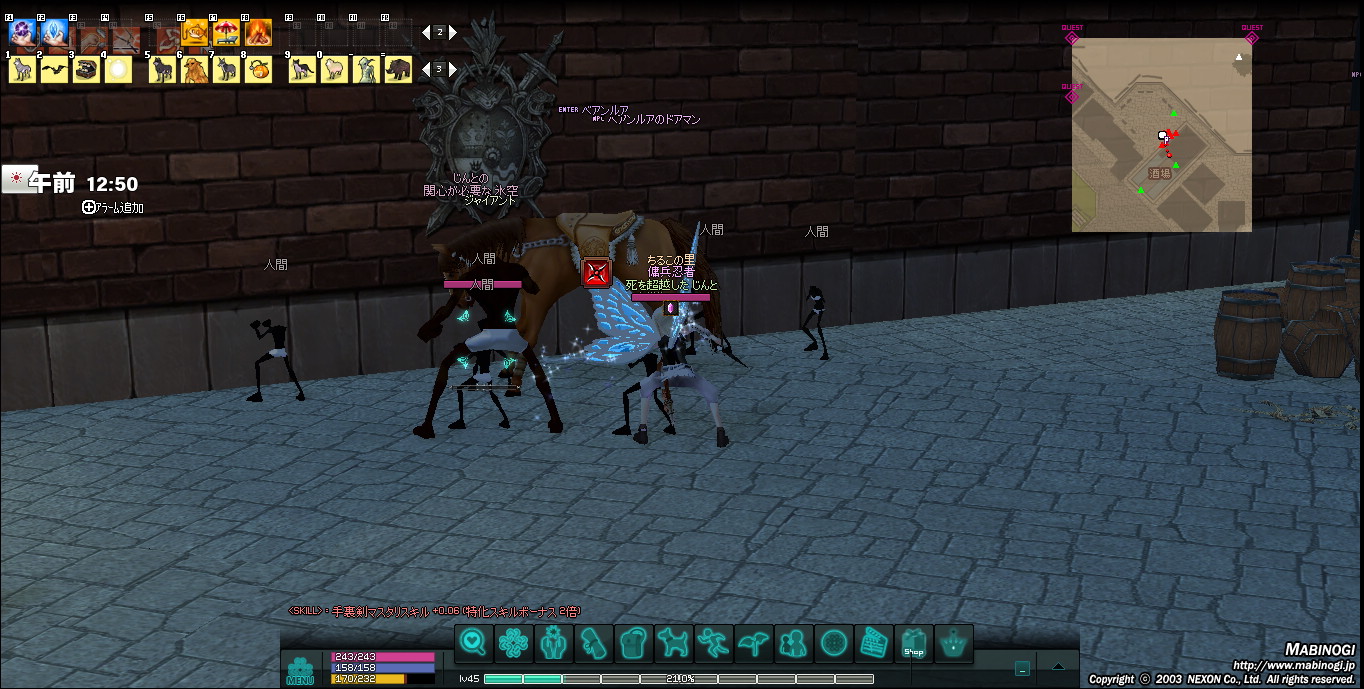Select the treasure chest pet slot
This screenshot has height=689, width=1364.
pyautogui.click(x=86, y=69)
